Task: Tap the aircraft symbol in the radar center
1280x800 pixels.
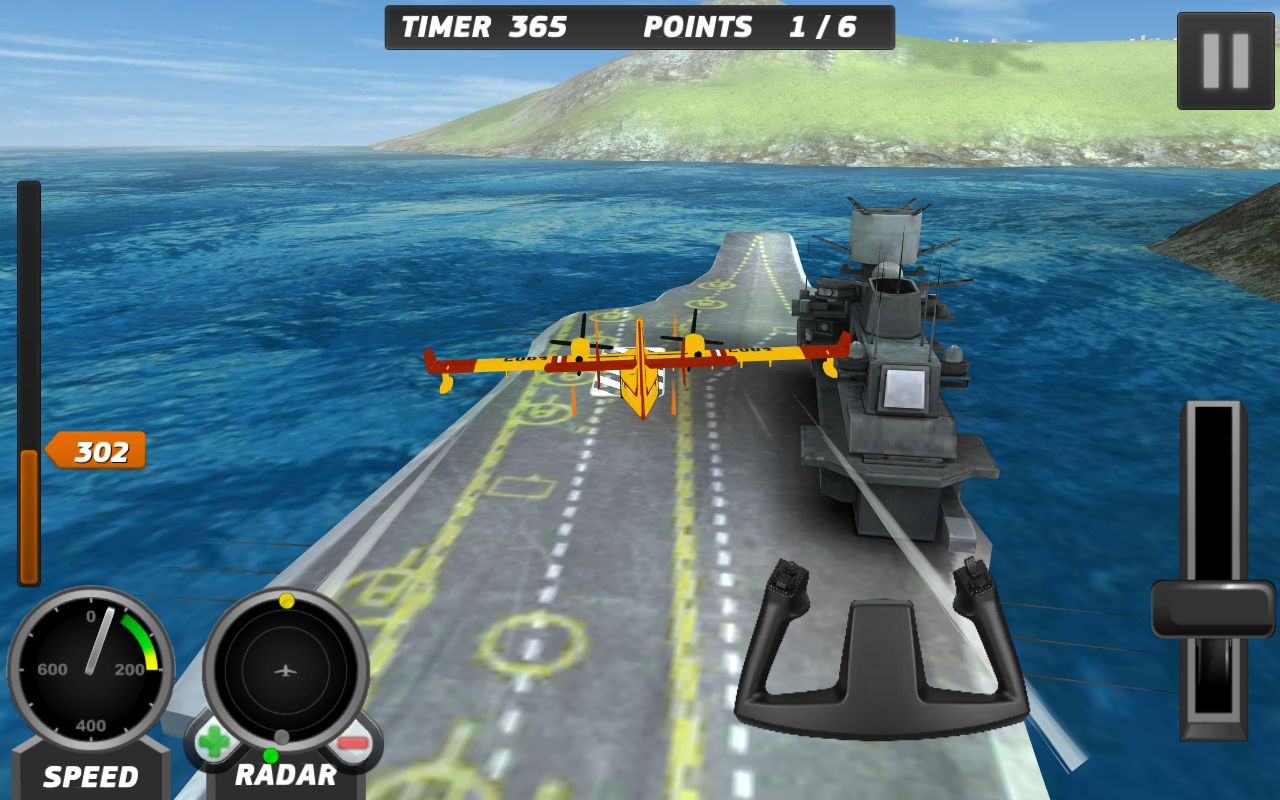Action: [283, 672]
